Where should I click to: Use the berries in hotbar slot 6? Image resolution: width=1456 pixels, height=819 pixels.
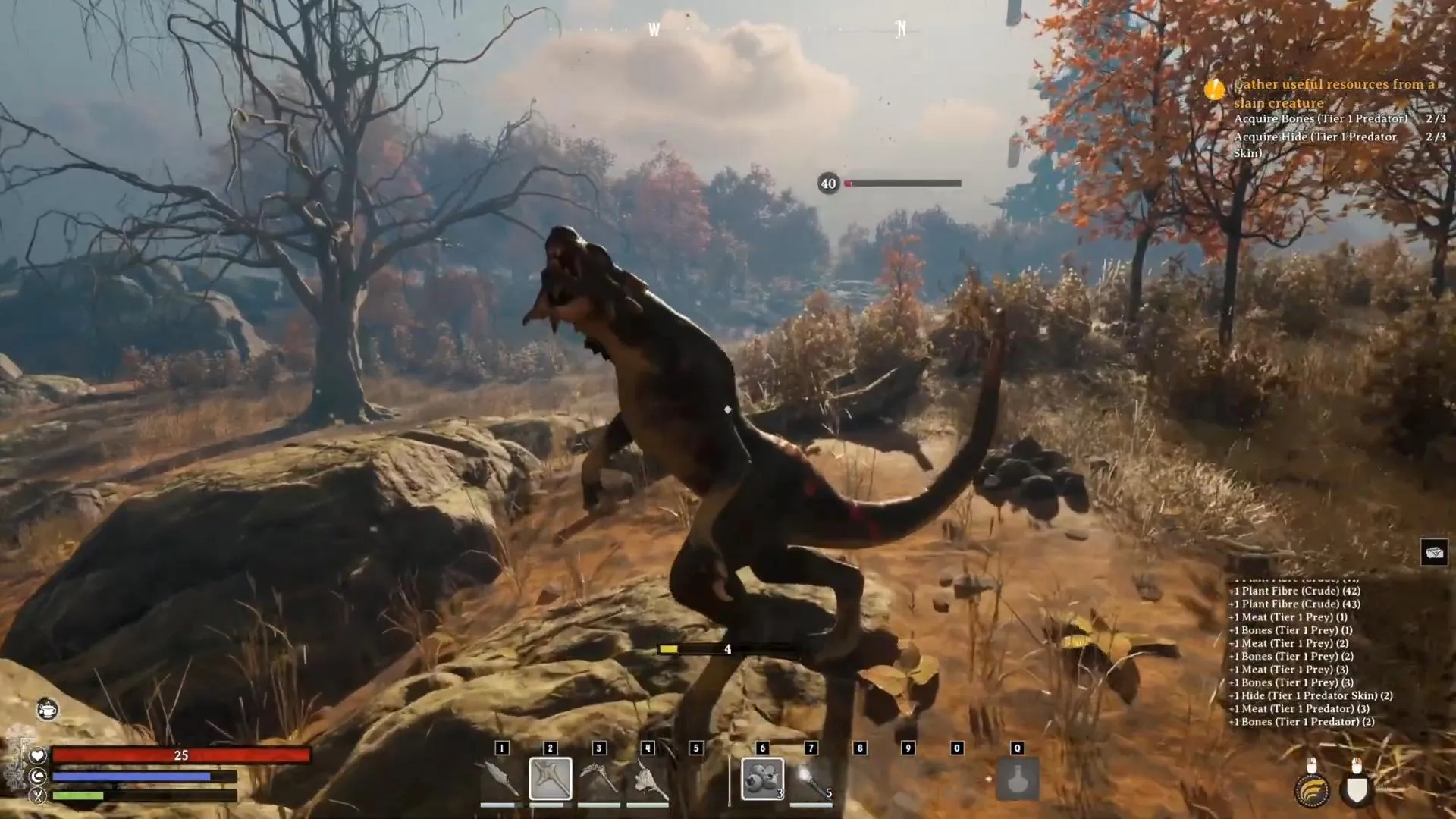click(762, 779)
